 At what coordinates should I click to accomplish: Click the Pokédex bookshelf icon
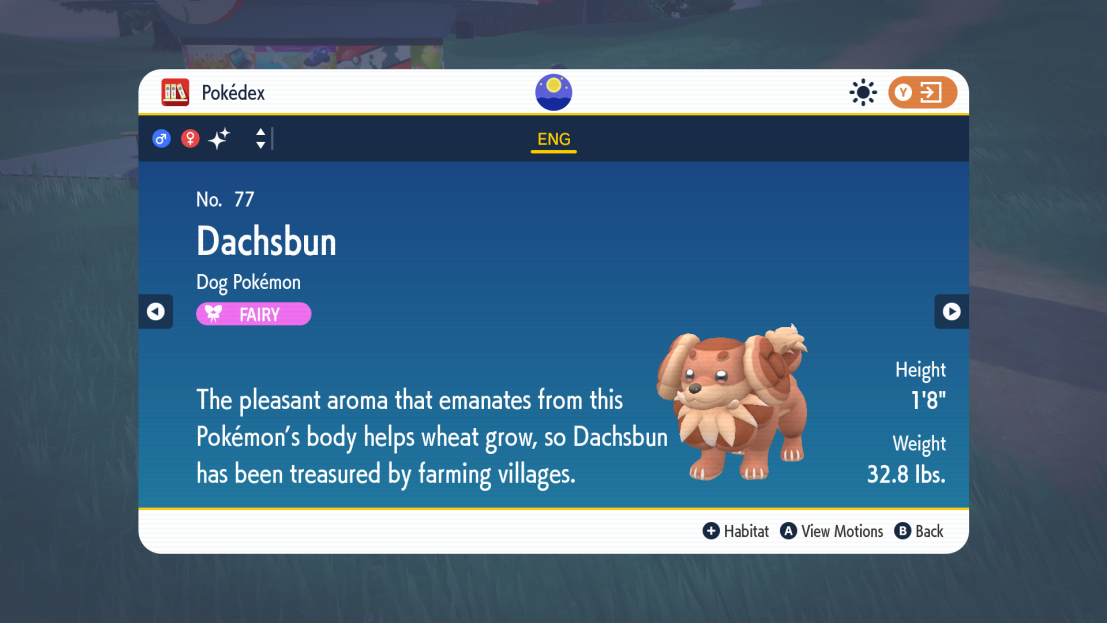[x=175, y=93]
